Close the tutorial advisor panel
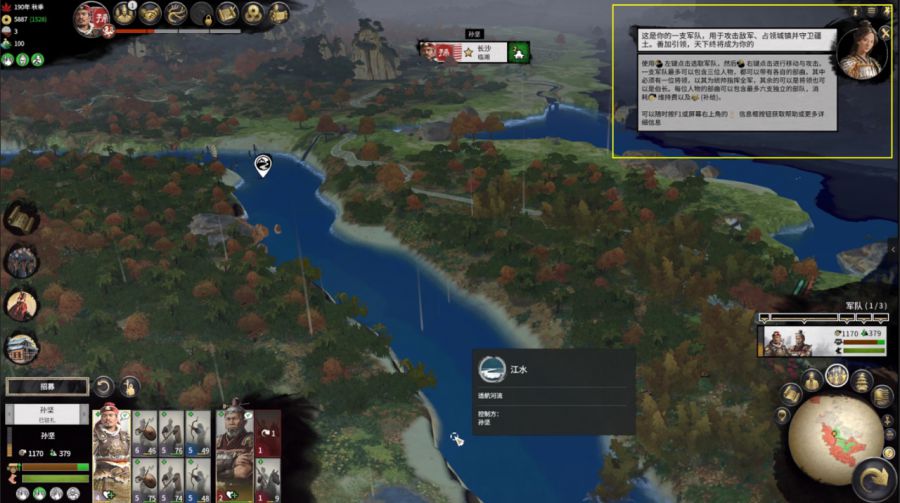The width and height of the screenshot is (900, 503). coord(885,32)
